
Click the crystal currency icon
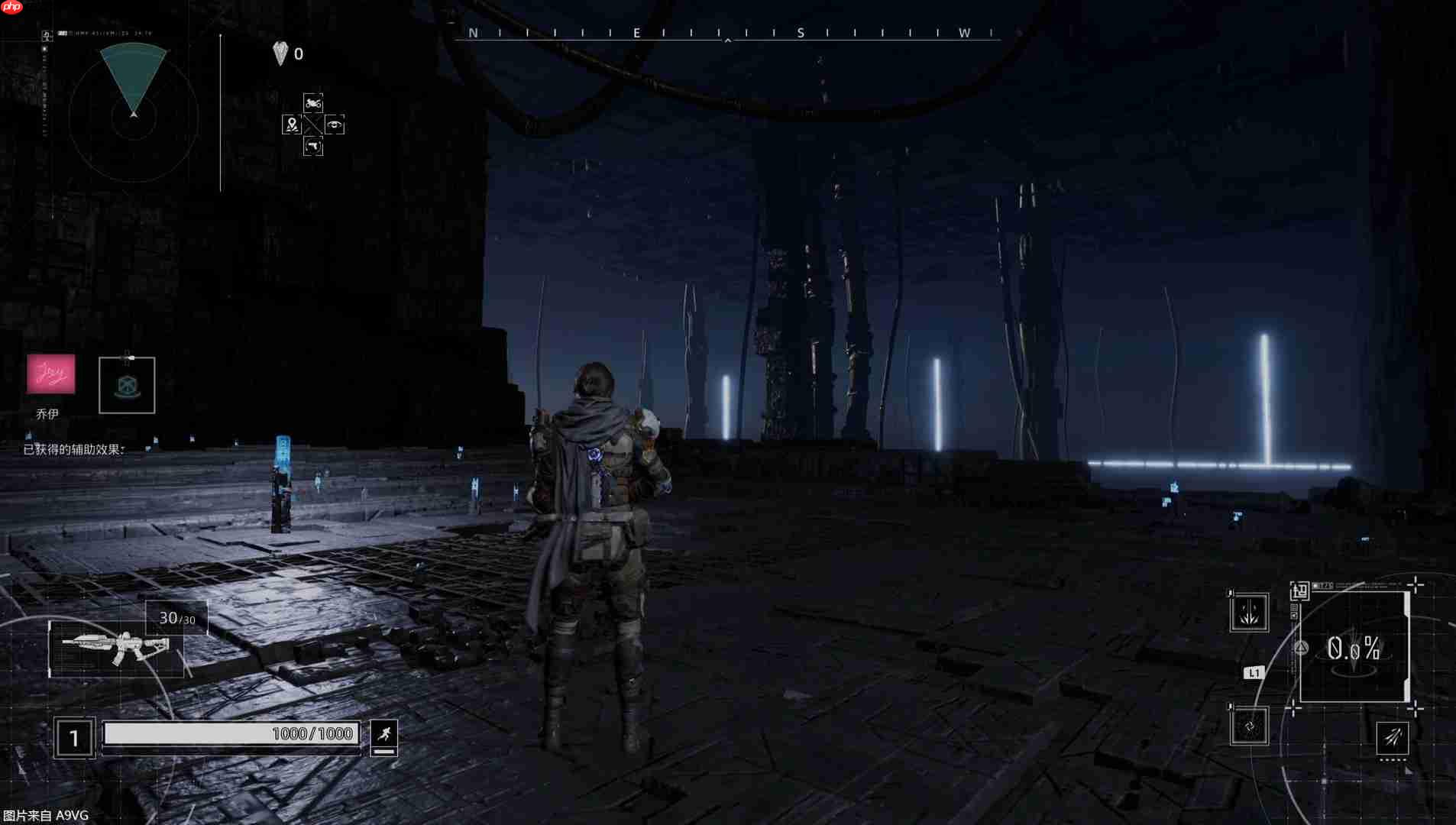pyautogui.click(x=280, y=53)
